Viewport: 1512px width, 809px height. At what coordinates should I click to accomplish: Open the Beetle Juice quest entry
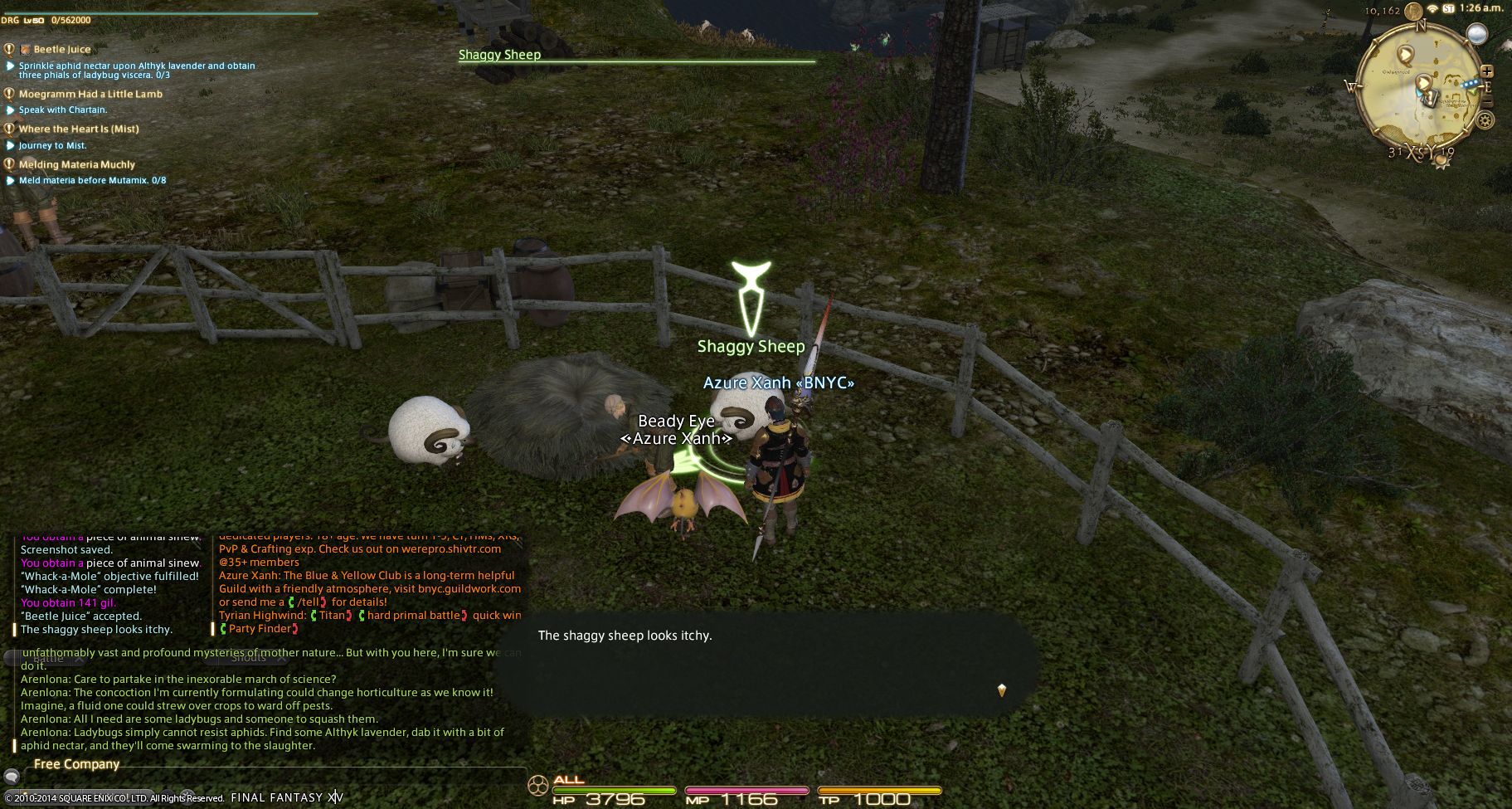[61, 50]
